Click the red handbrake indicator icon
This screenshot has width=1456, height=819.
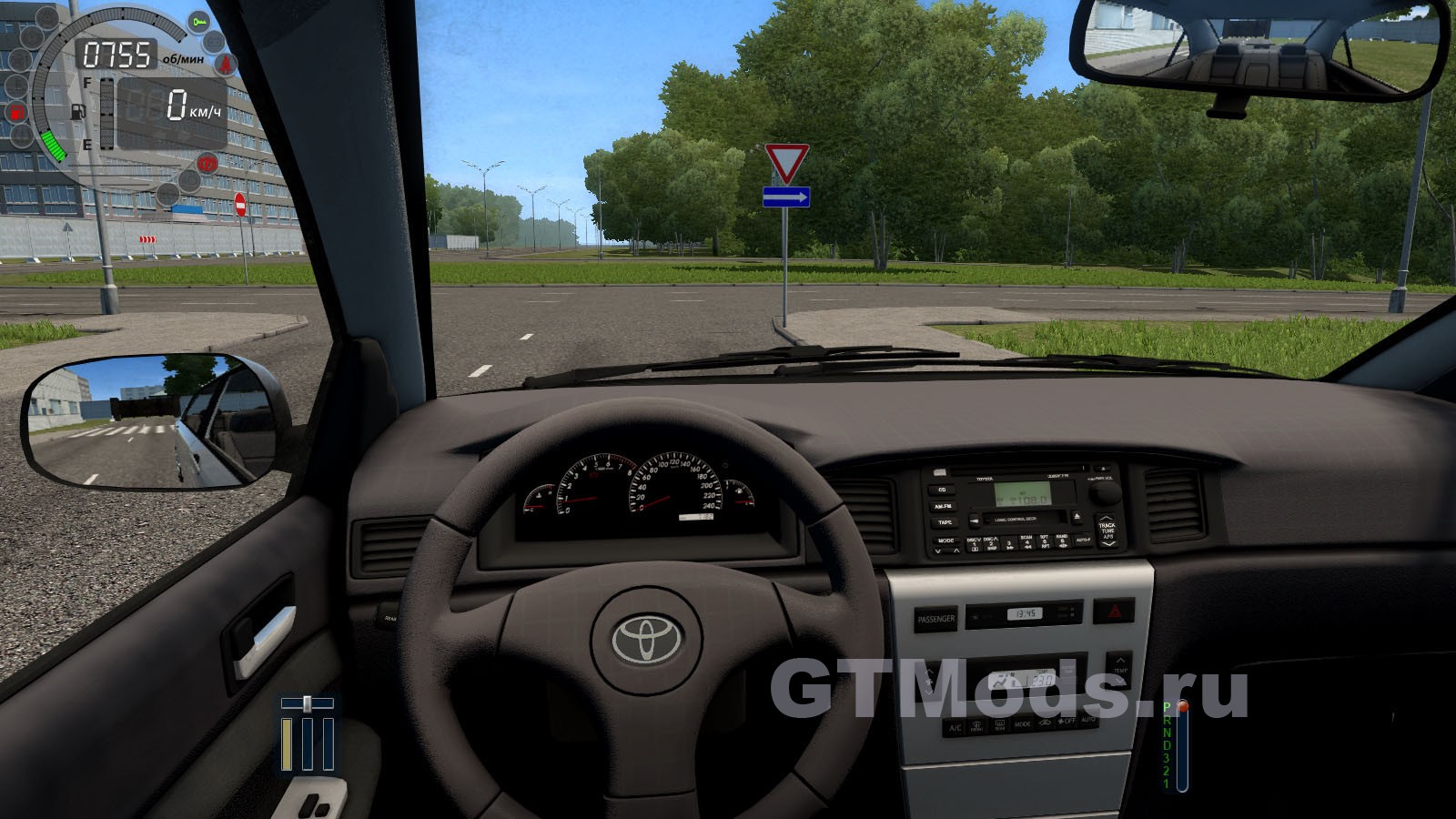pyautogui.click(x=208, y=164)
